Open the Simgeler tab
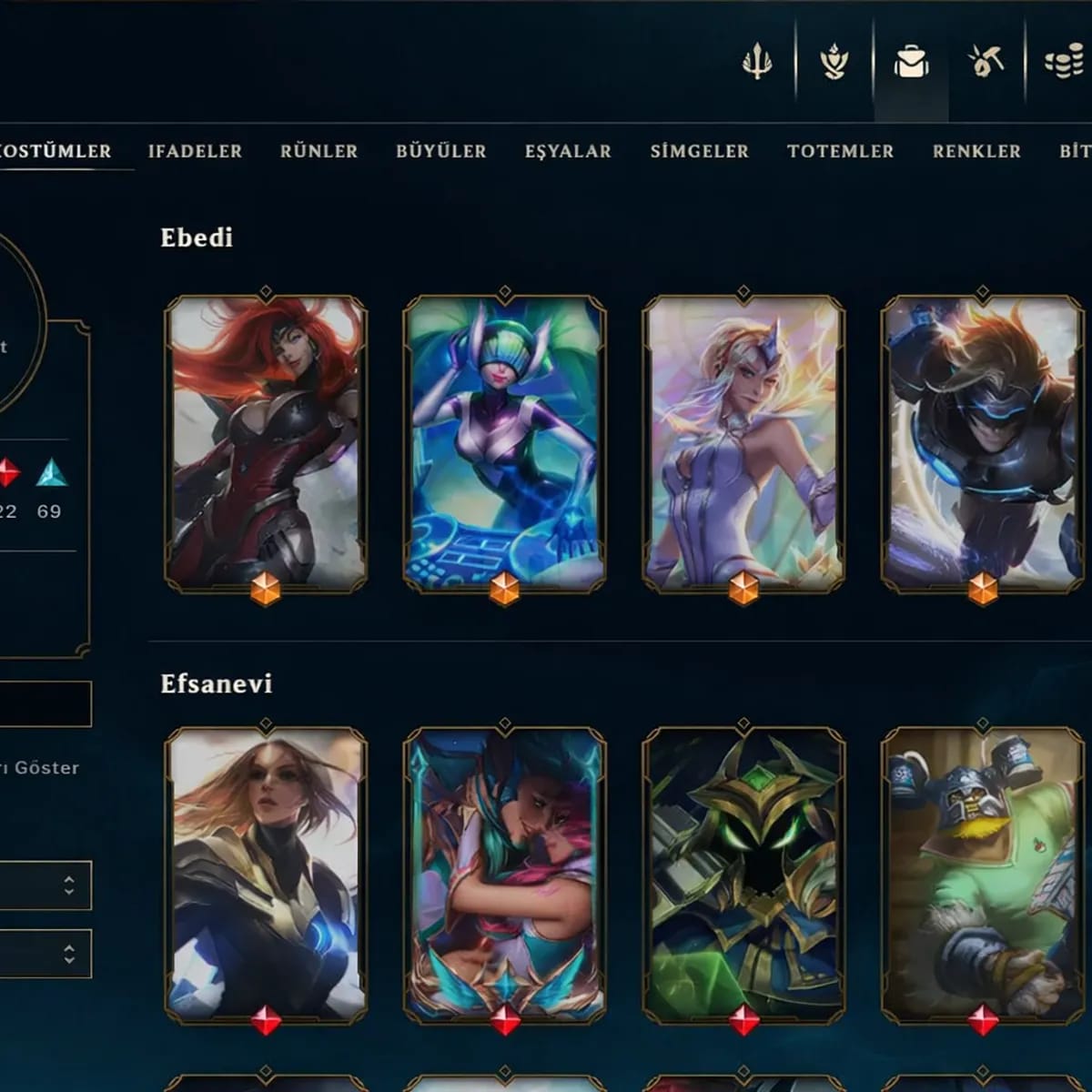Image resolution: width=1092 pixels, height=1092 pixels. pos(699,152)
